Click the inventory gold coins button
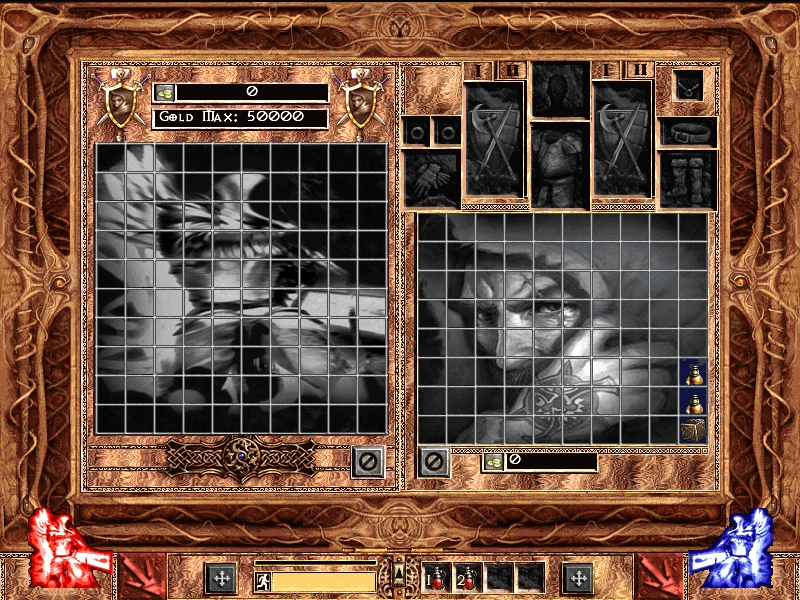 pos(494,461)
